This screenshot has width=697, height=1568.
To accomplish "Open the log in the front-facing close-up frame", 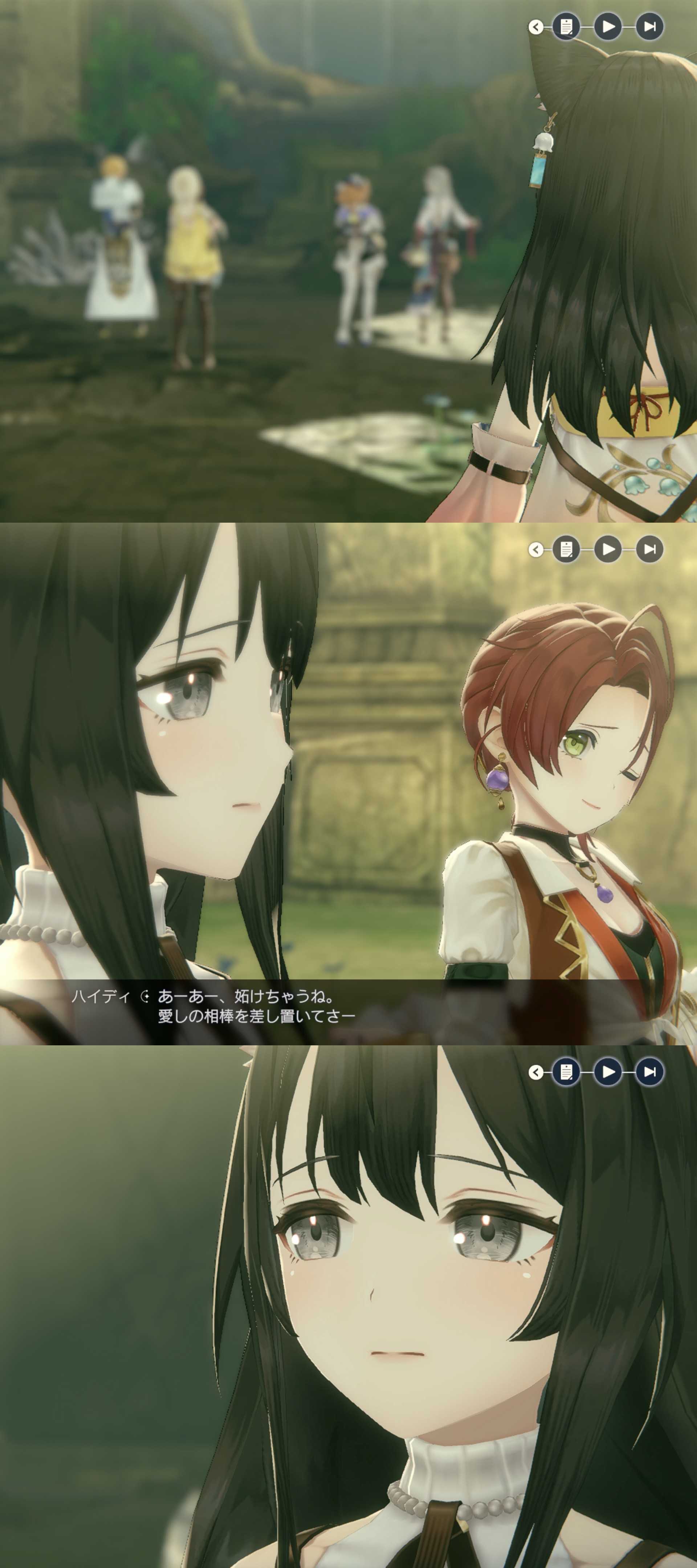I will coord(566,1072).
